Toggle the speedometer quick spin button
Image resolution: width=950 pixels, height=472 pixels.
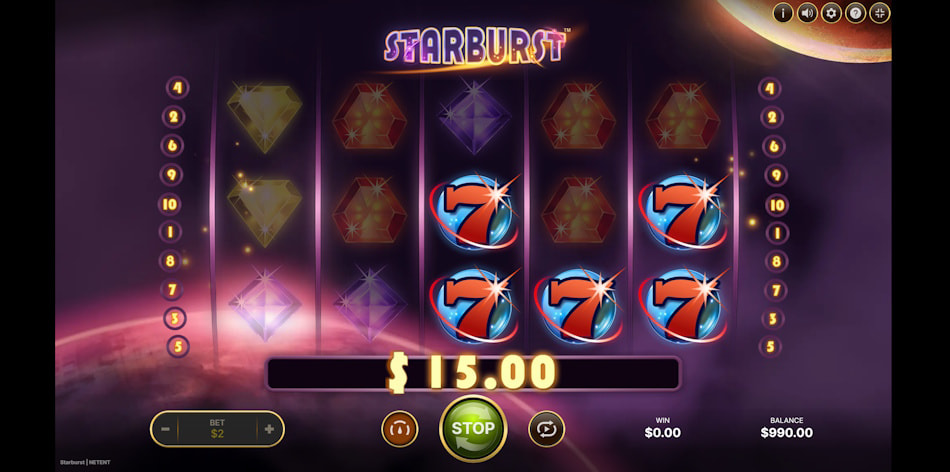tap(399, 429)
